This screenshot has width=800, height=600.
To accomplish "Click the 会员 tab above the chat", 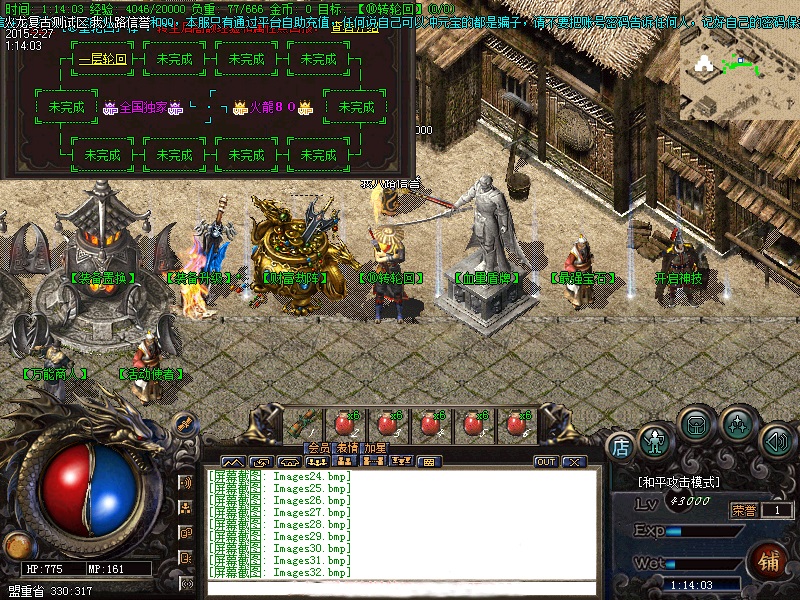I will tap(319, 447).
